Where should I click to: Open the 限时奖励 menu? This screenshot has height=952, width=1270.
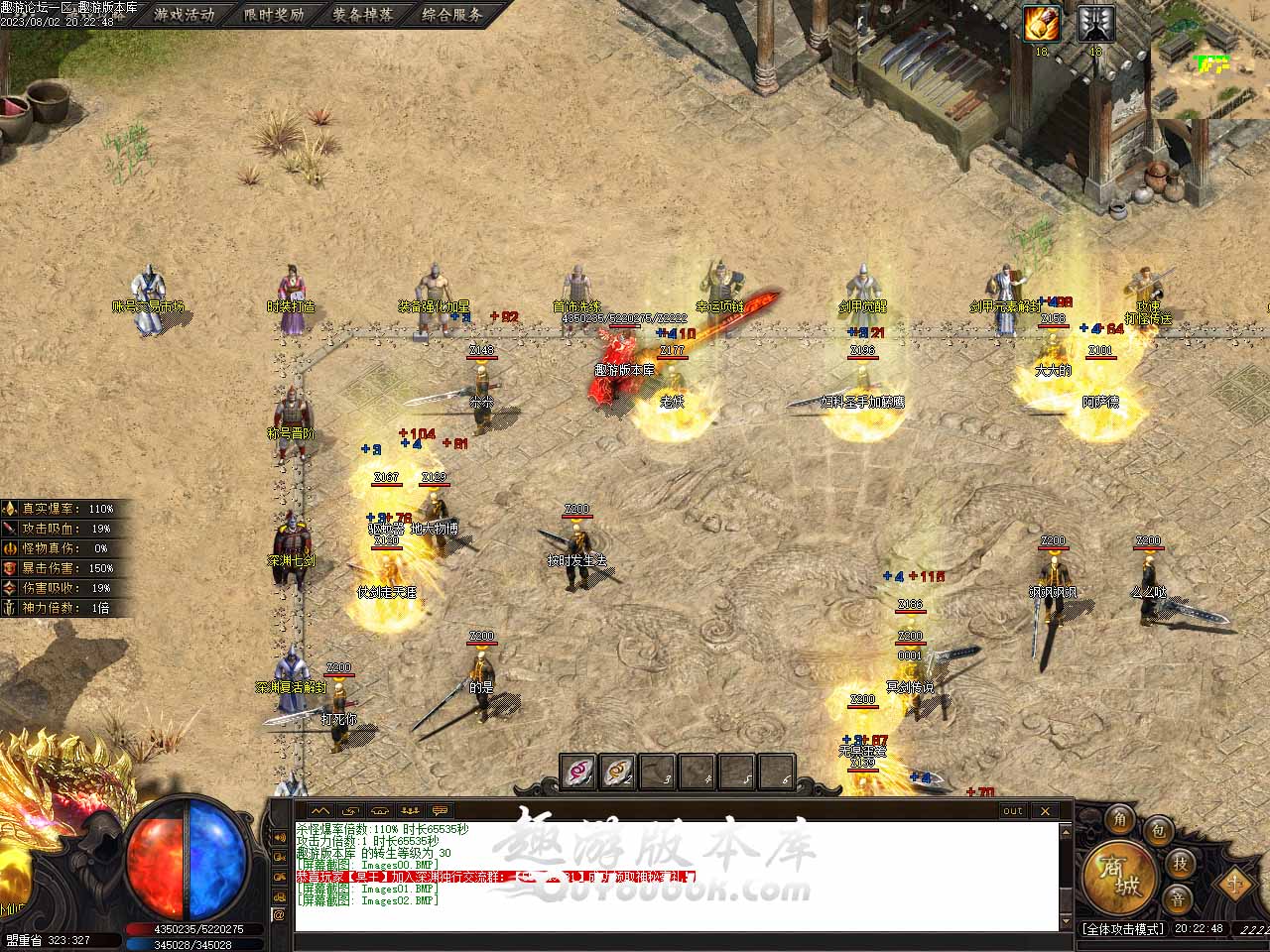click(x=274, y=15)
